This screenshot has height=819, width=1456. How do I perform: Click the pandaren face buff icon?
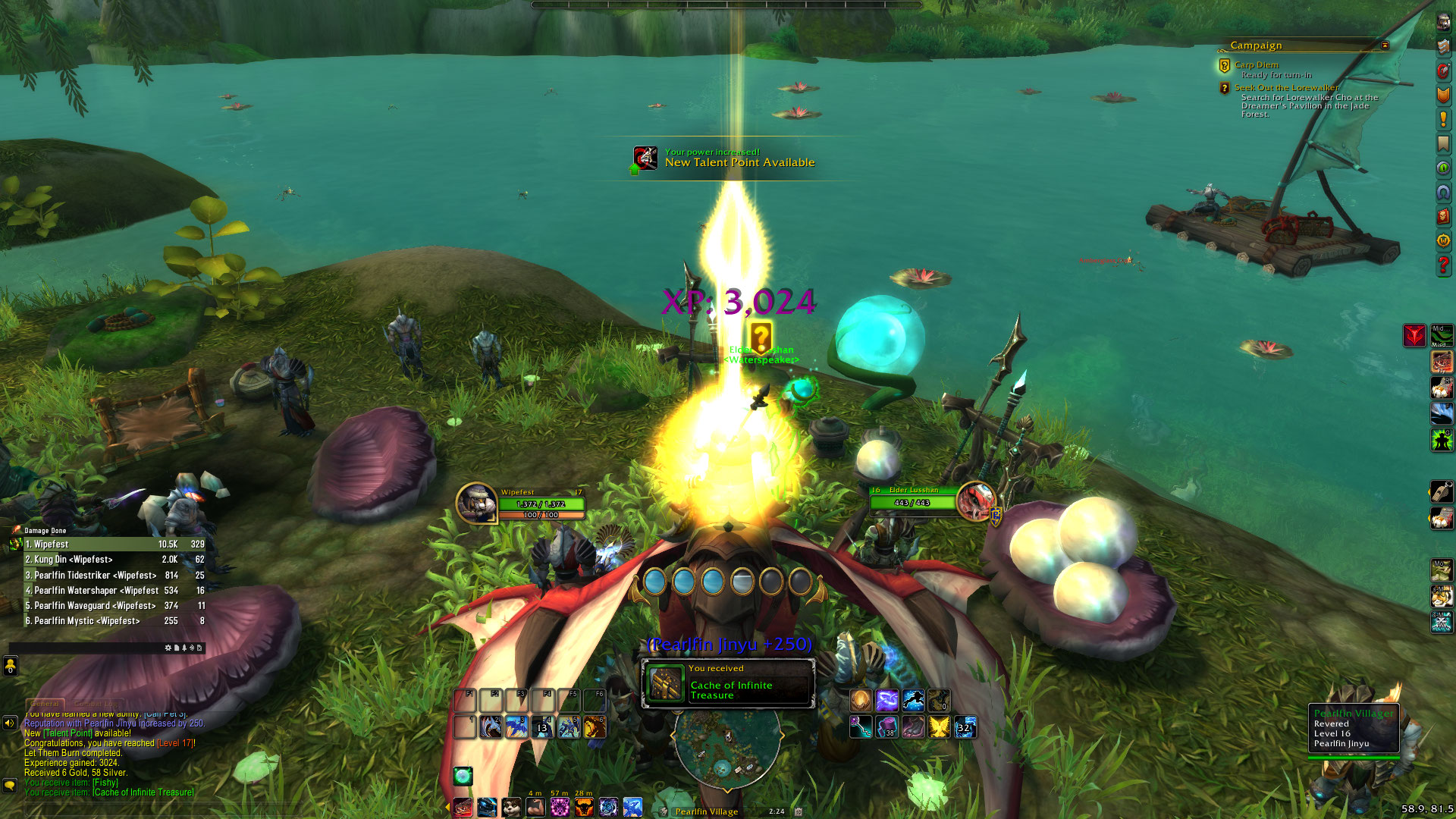click(511, 807)
